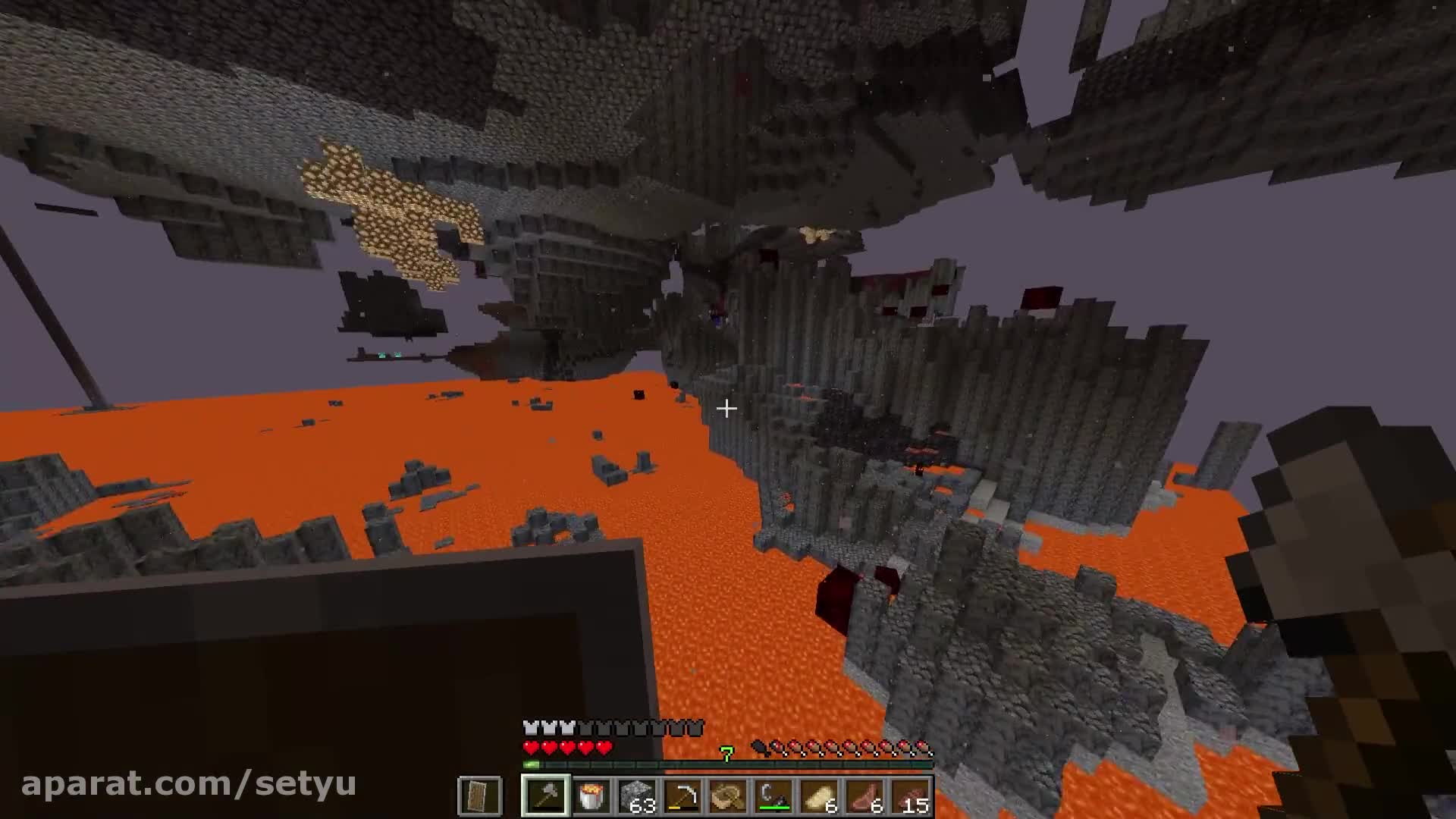Choose the lava bucket slot

591,795
